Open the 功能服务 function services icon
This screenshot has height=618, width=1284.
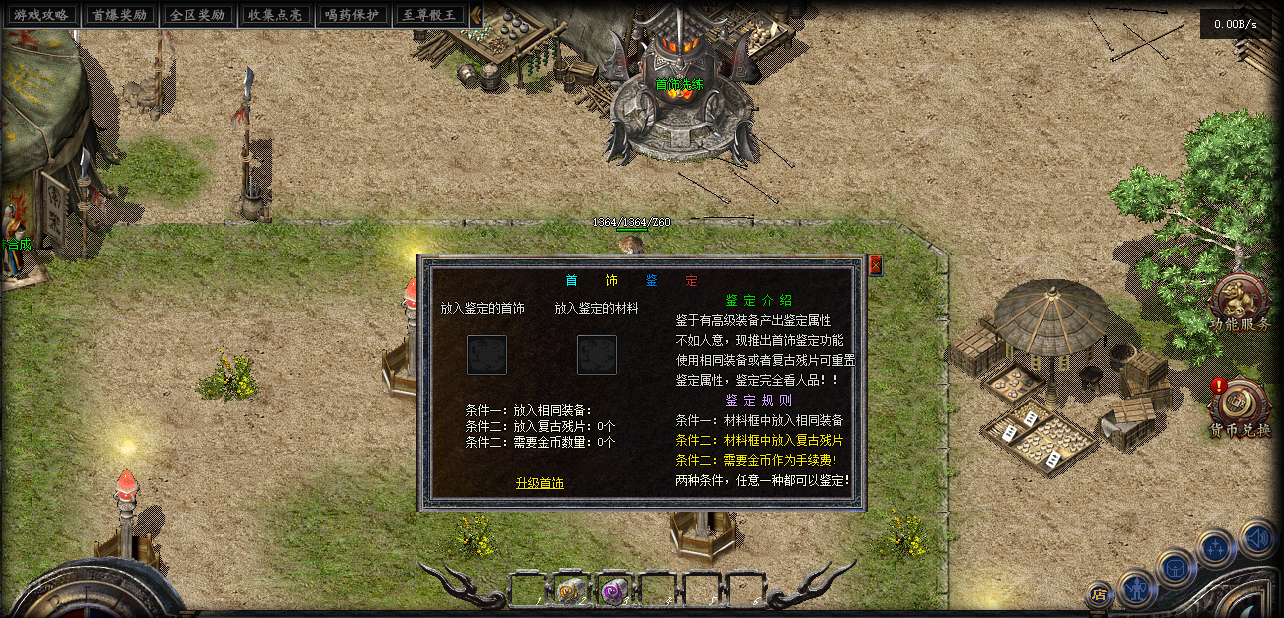pyautogui.click(x=1240, y=299)
